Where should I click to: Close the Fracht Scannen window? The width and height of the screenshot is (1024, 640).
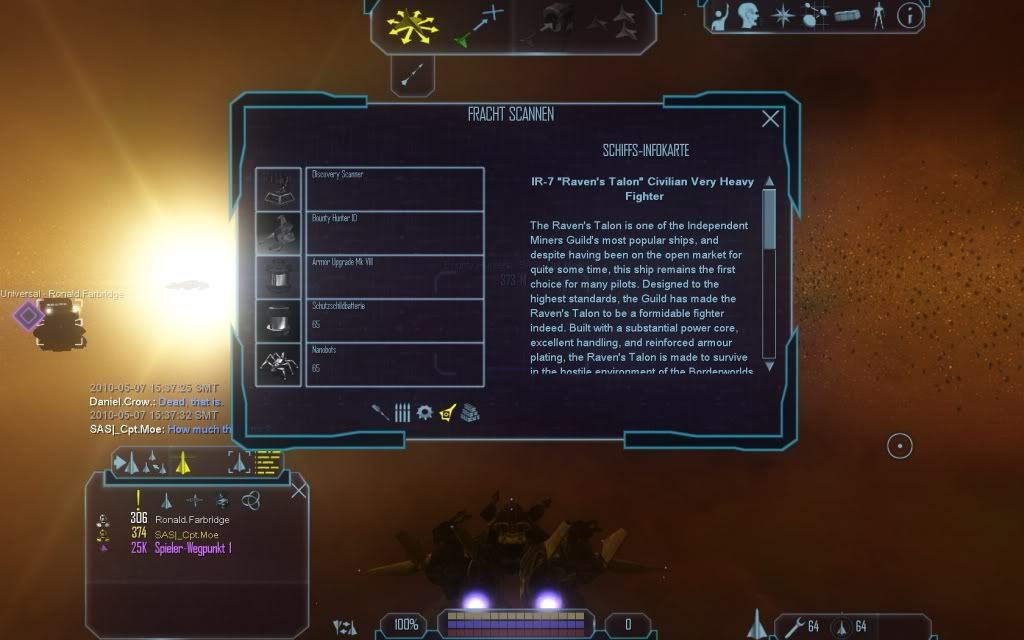(770, 119)
